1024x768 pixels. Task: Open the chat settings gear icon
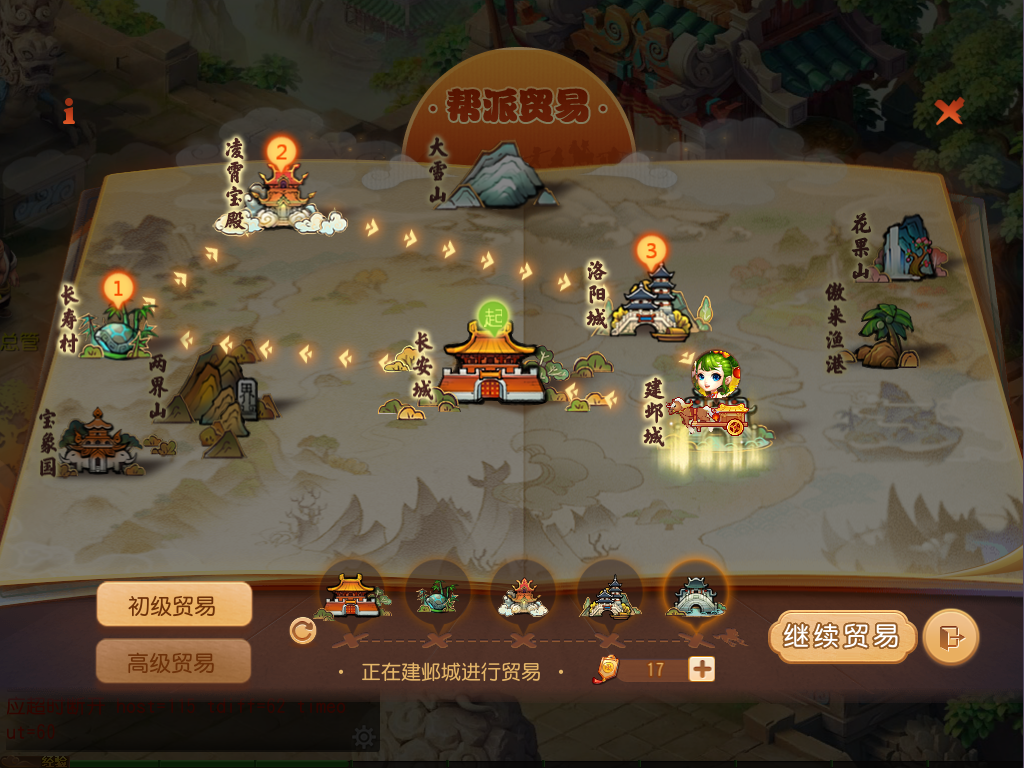(364, 738)
